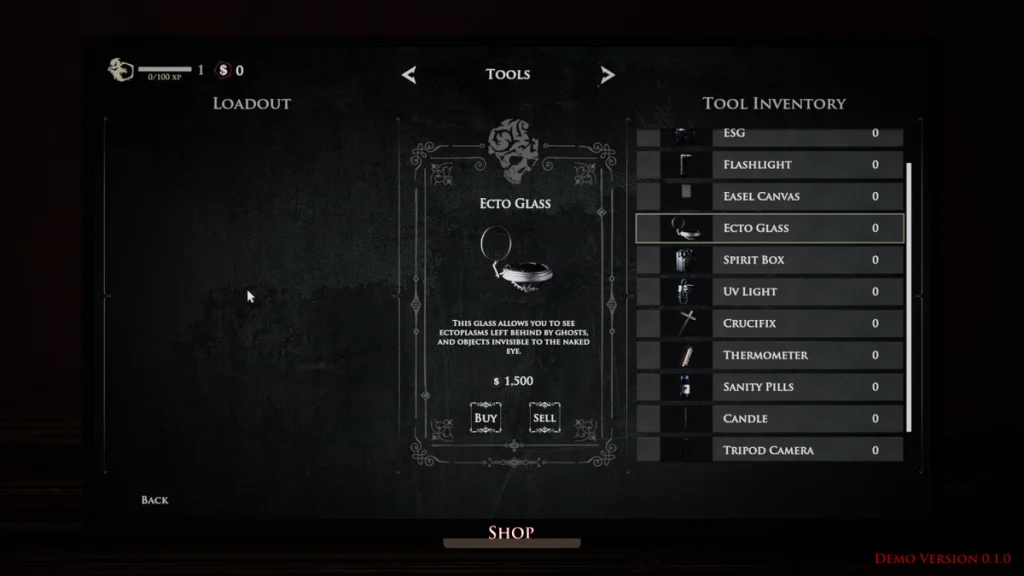Open the Shop tab at bottom
Image resolution: width=1024 pixels, height=576 pixels.
511,533
